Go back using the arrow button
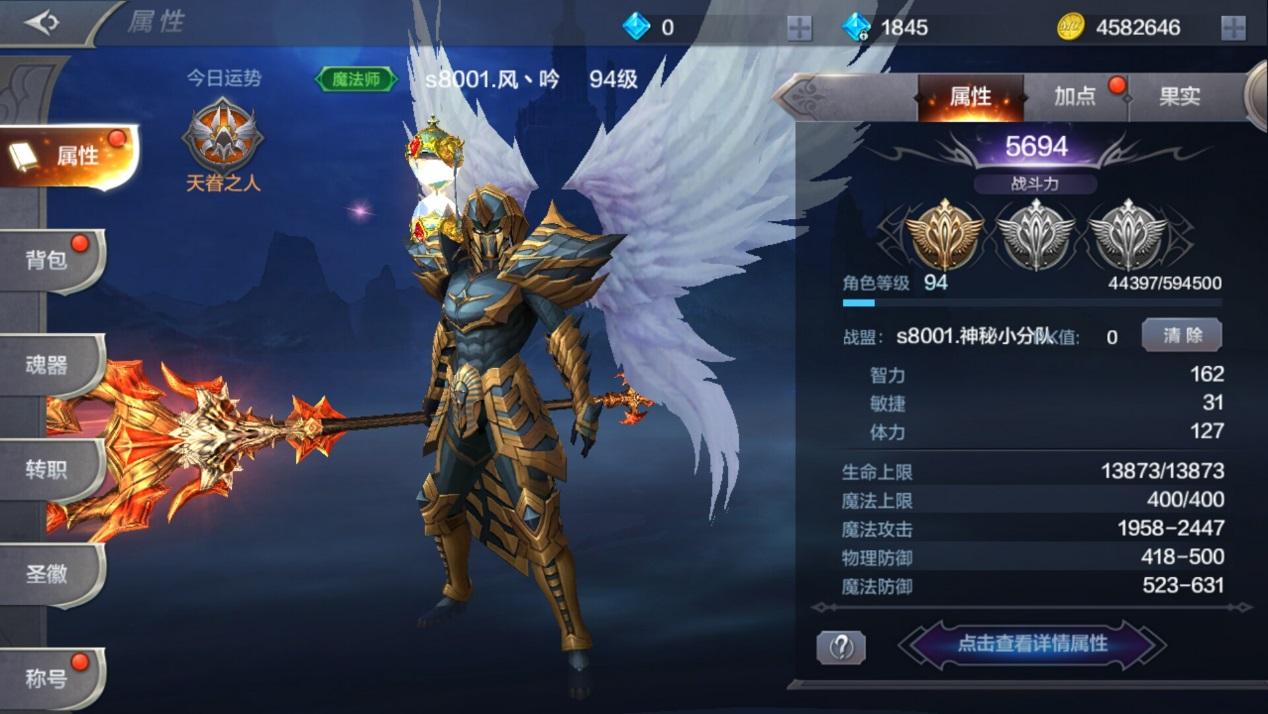 tap(42, 23)
